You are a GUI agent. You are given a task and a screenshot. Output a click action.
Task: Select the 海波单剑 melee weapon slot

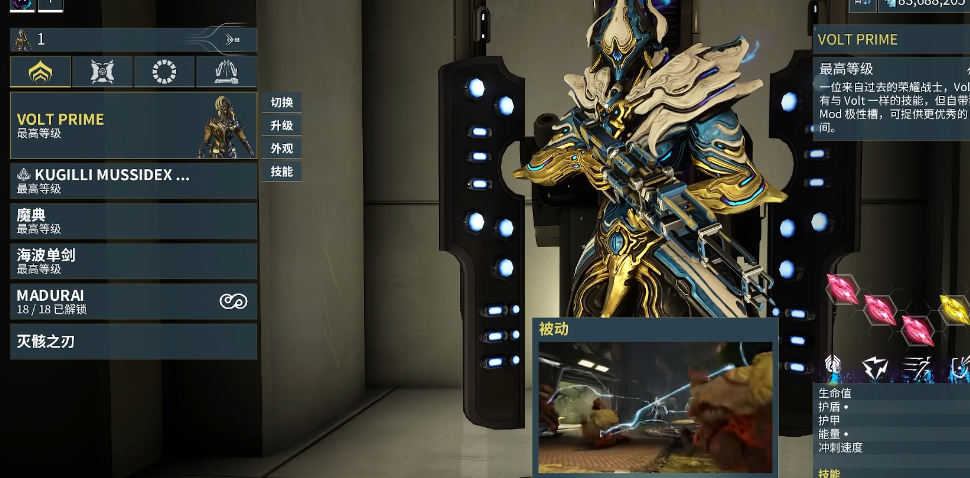pyautogui.click(x=133, y=261)
